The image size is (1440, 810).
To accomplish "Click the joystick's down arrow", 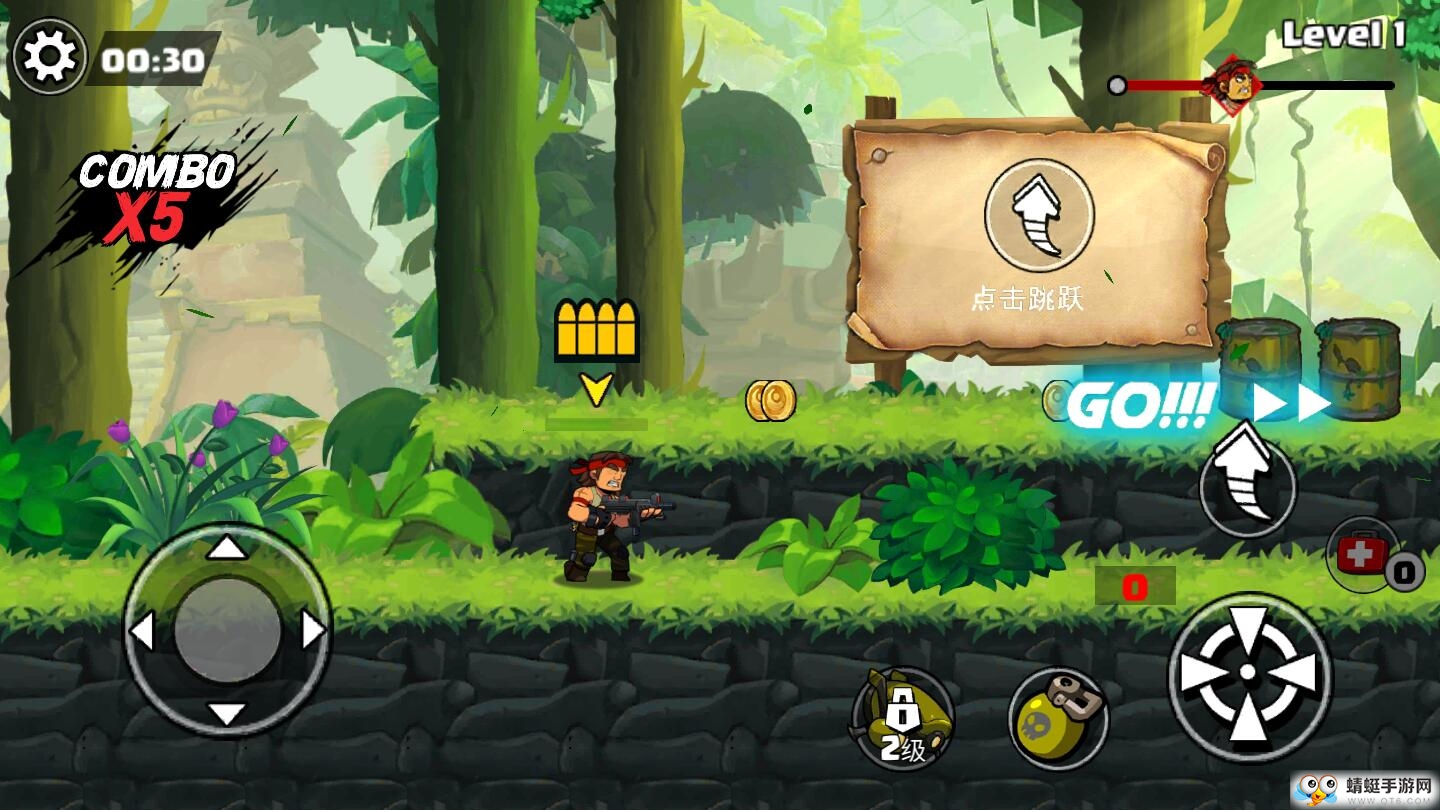I will (228, 714).
